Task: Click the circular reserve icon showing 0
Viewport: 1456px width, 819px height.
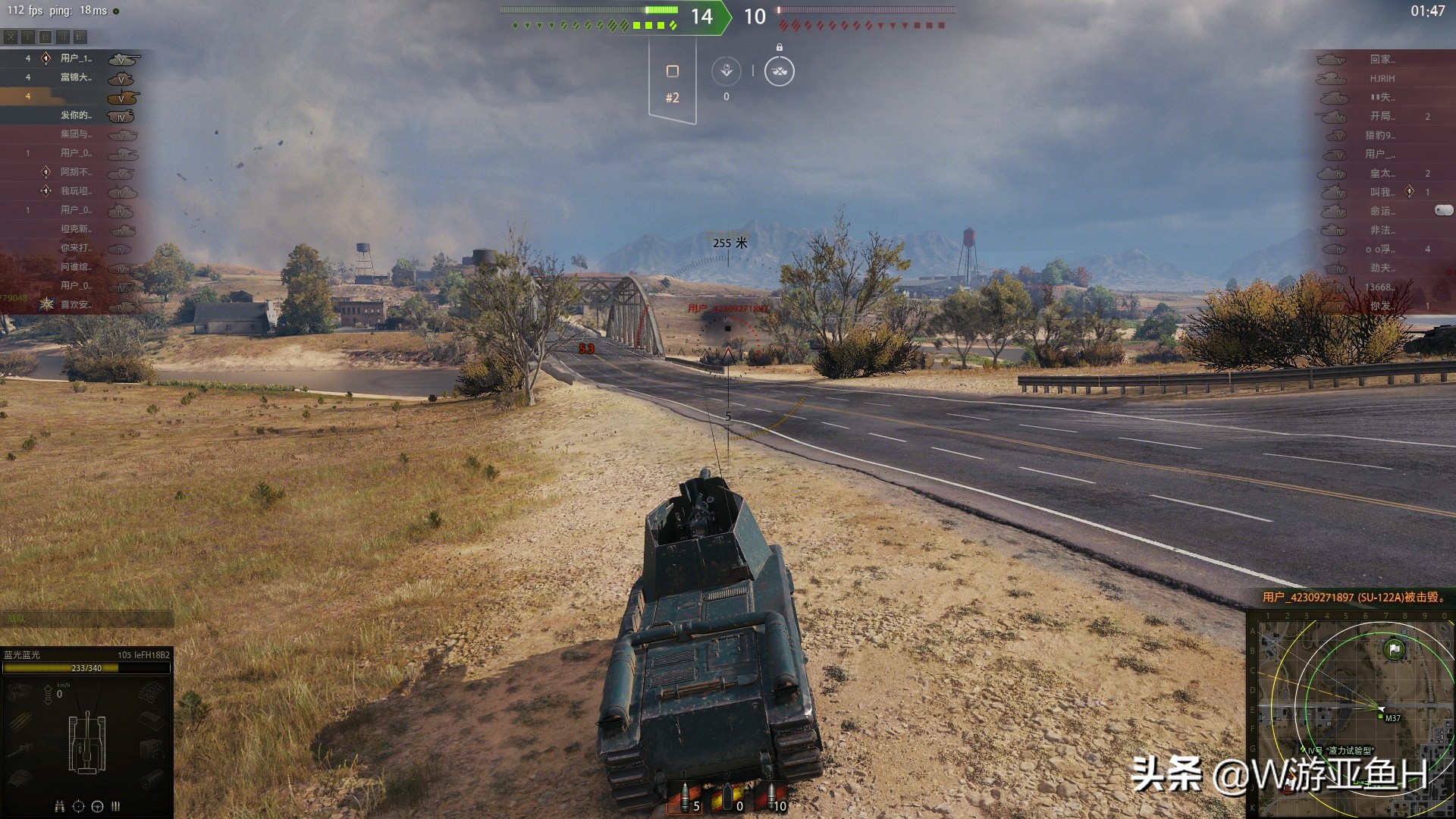Action: click(726, 71)
